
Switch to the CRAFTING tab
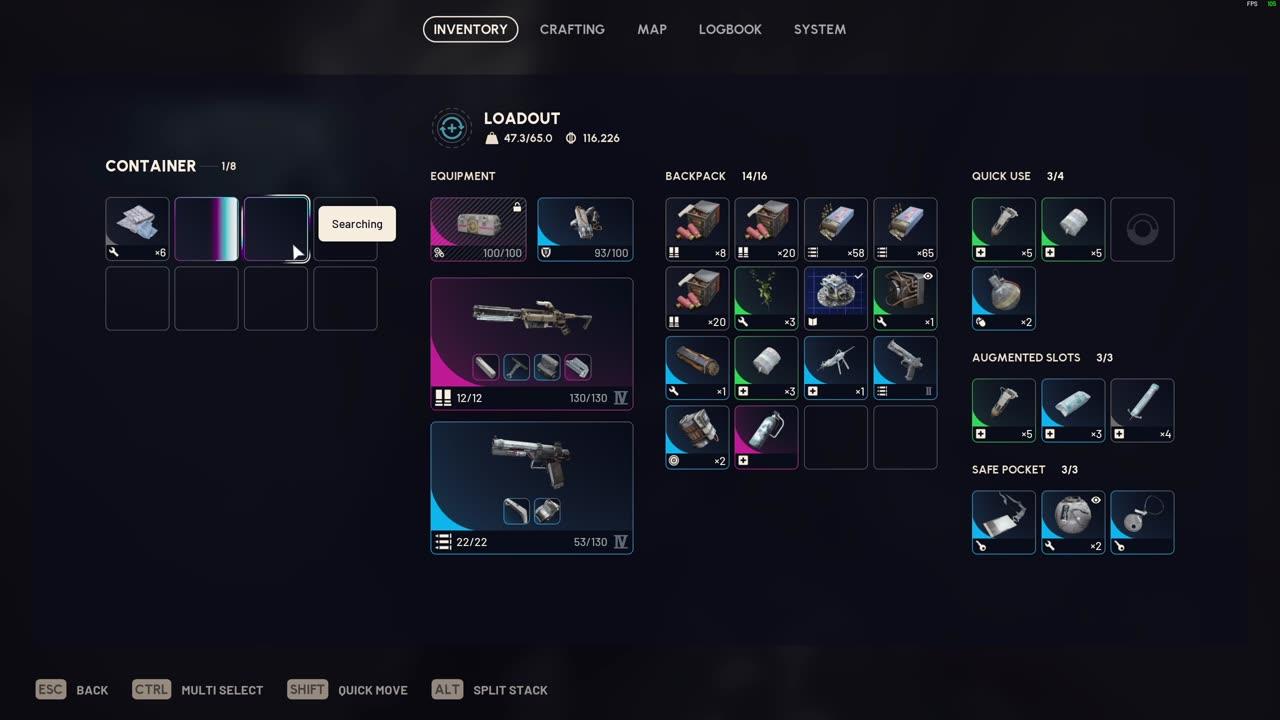tap(572, 29)
